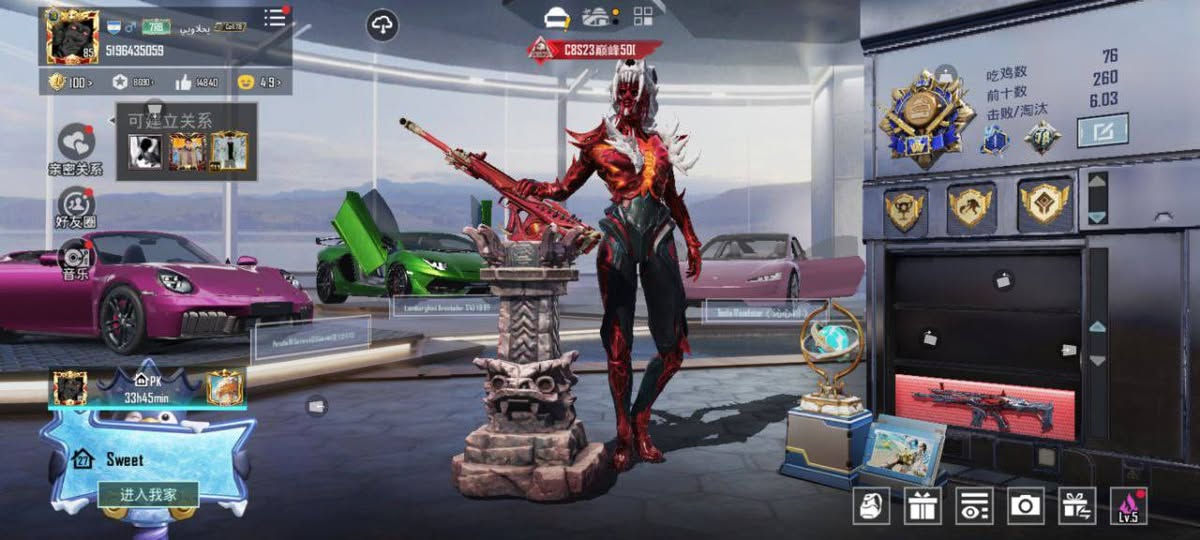
Task: Switch to the car tab icon at top
Action: (x=557, y=17)
